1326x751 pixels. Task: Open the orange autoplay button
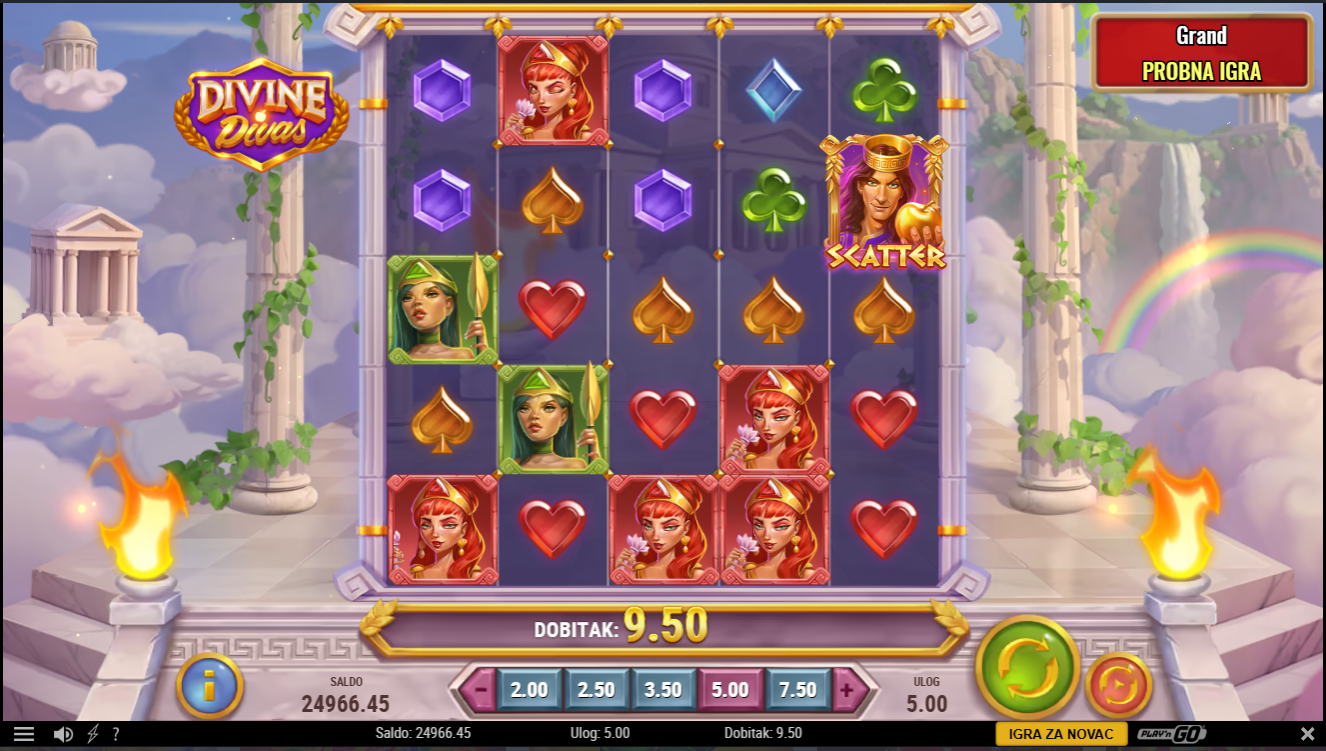[x=1119, y=685]
